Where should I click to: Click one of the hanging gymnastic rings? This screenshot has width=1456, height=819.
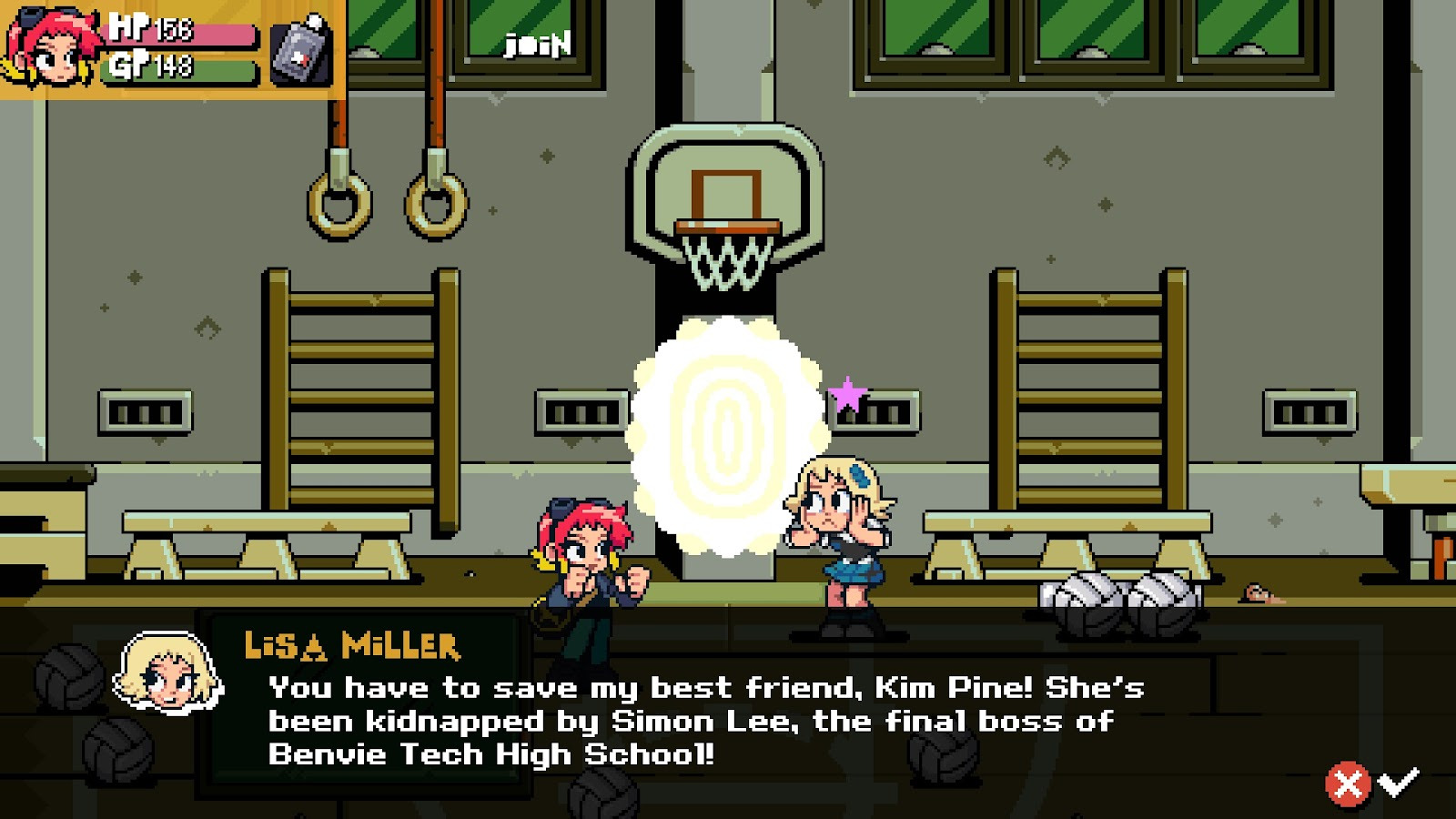pyautogui.click(x=341, y=200)
